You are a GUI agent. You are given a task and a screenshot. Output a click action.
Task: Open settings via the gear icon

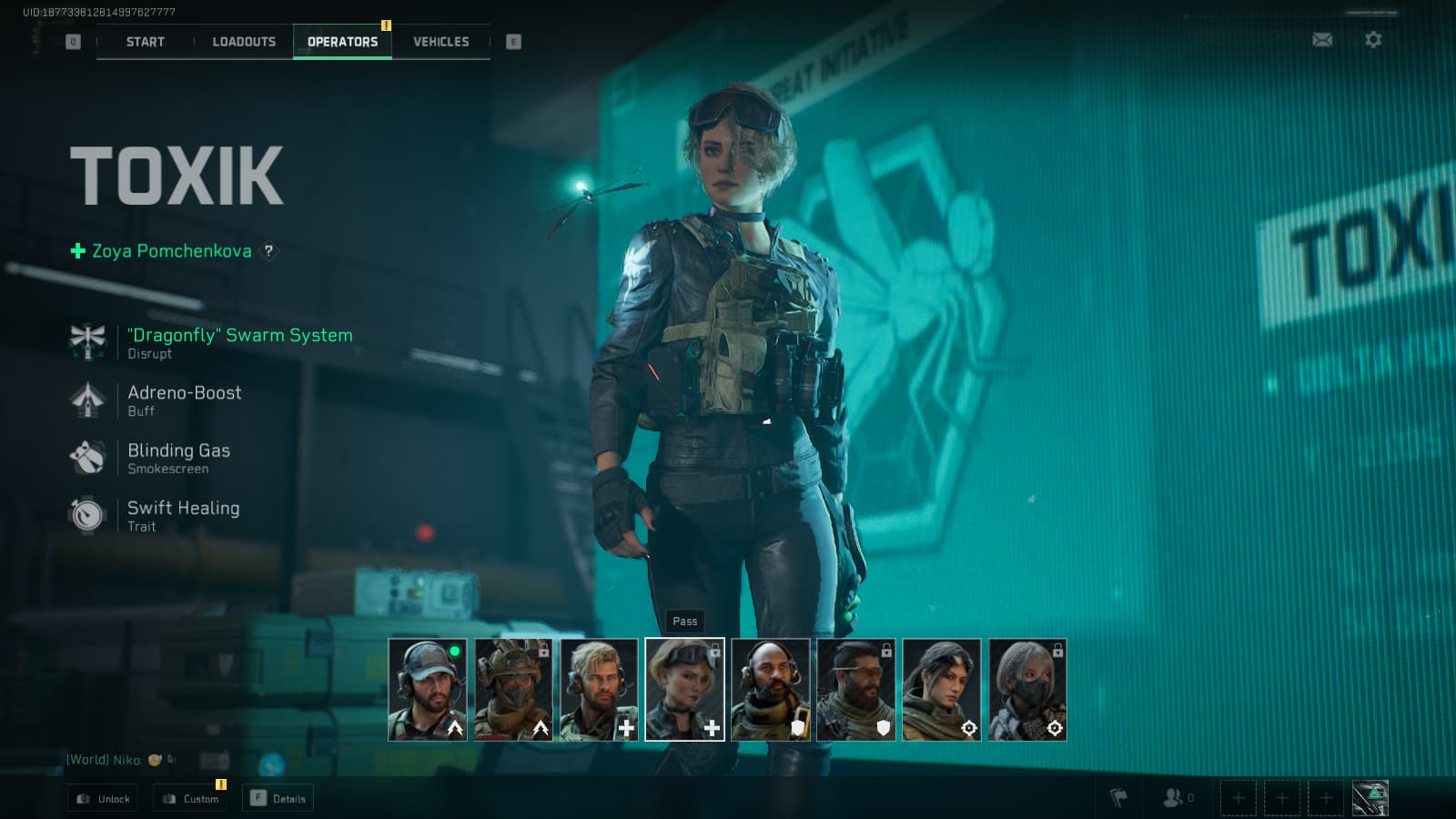click(x=1373, y=40)
